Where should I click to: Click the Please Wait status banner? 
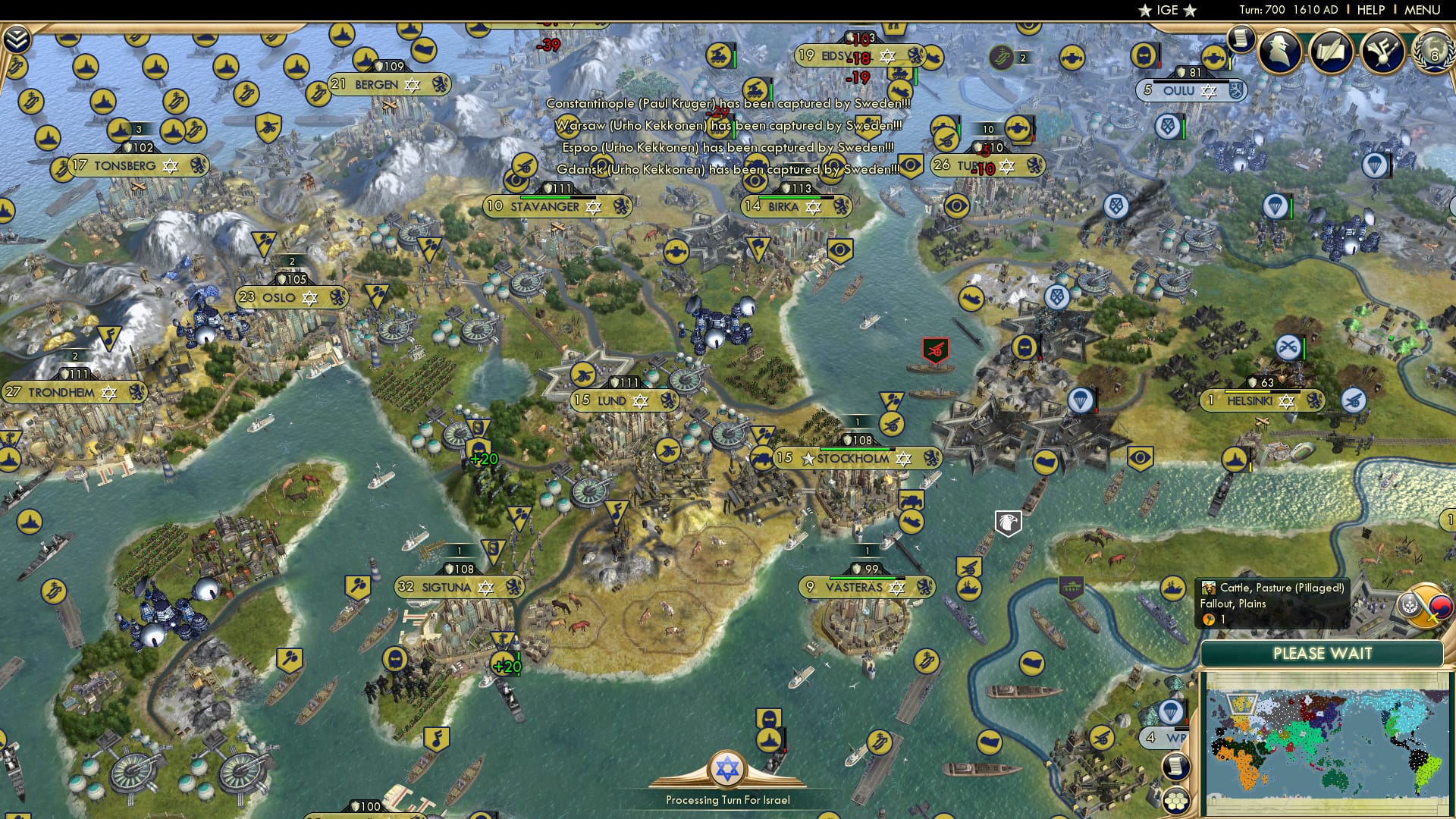tap(1323, 654)
